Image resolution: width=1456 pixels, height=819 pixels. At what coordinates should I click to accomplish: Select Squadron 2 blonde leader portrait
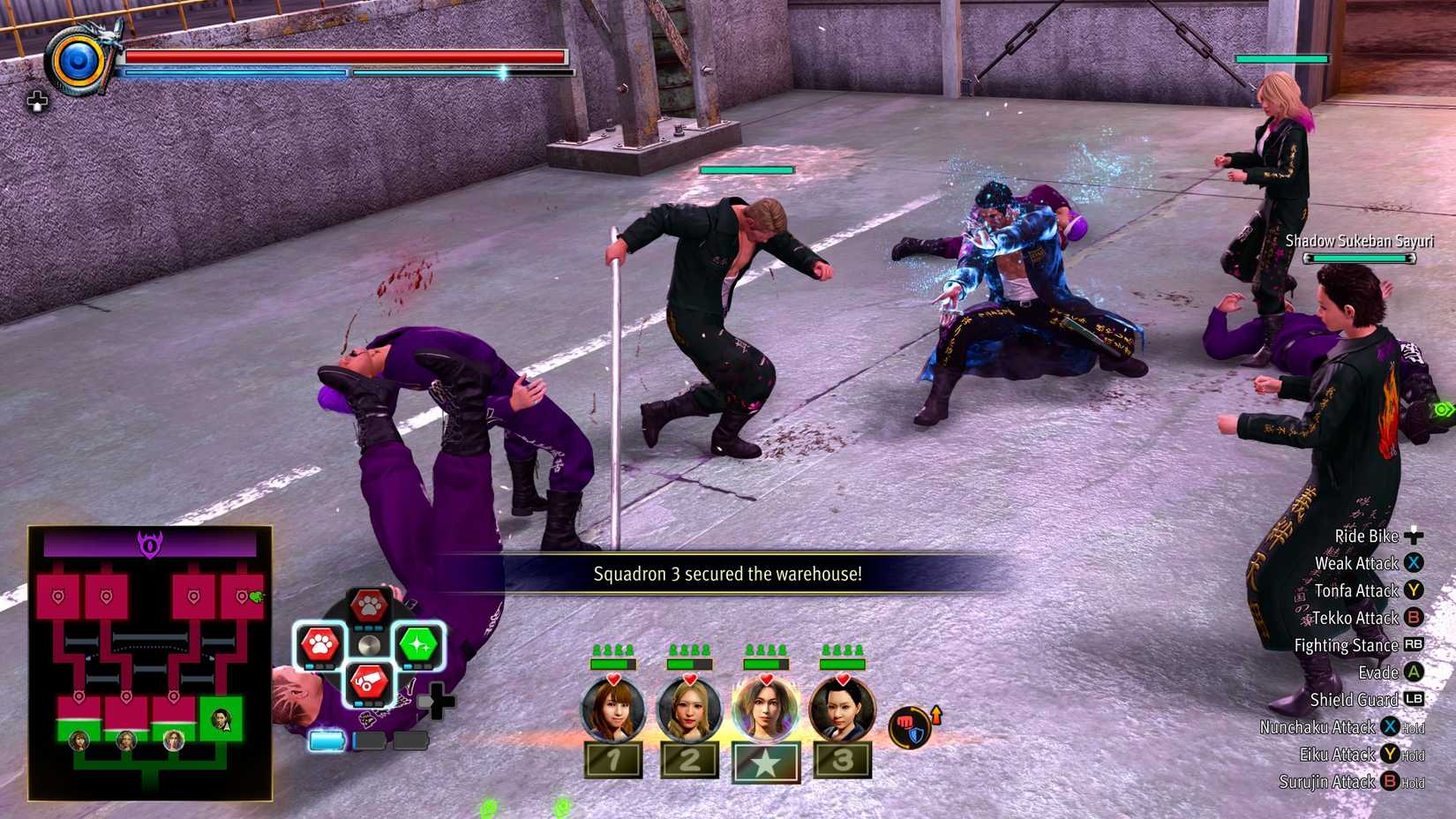[x=689, y=710]
